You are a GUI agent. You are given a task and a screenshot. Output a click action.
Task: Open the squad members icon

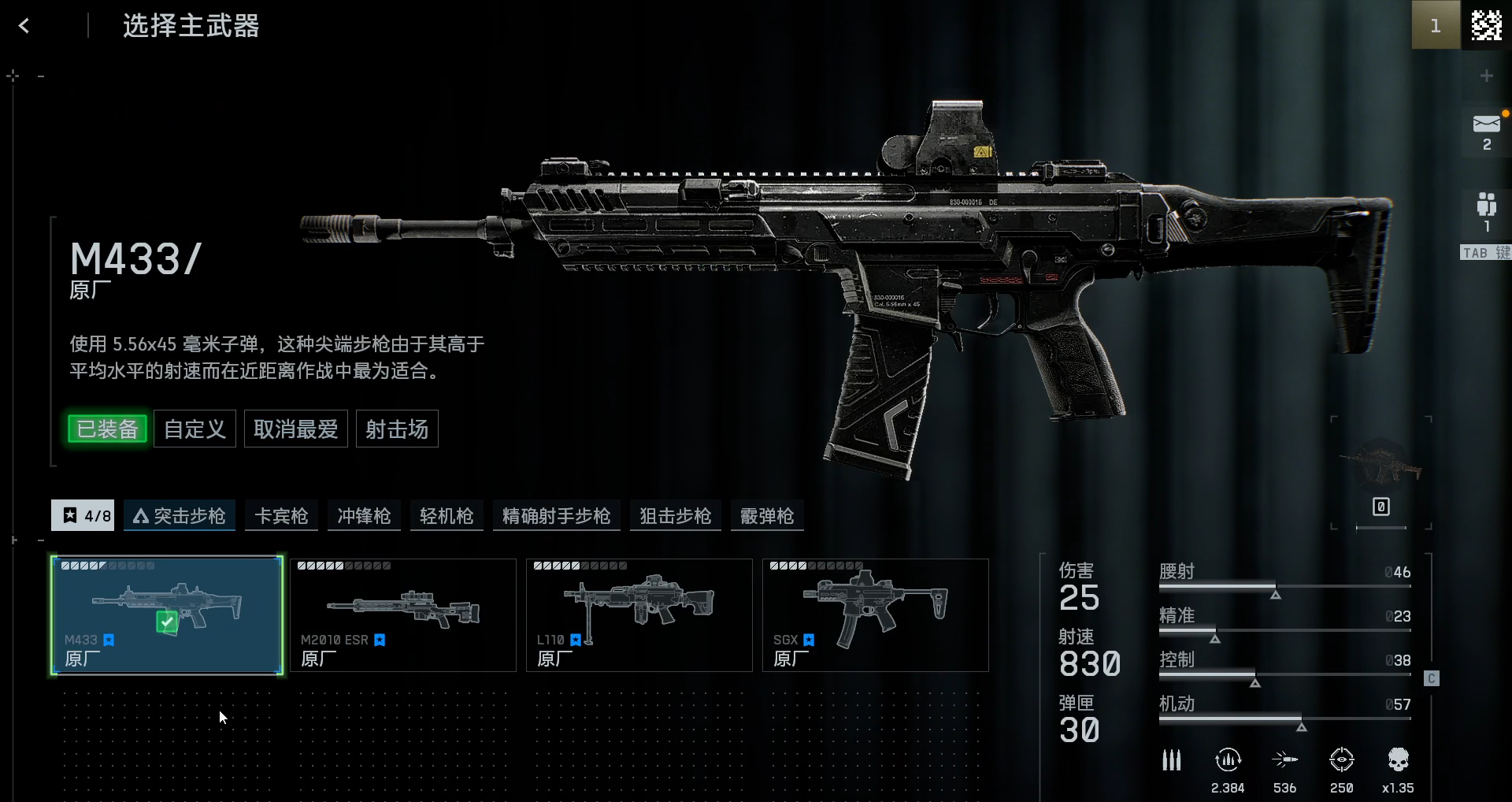point(1486,205)
